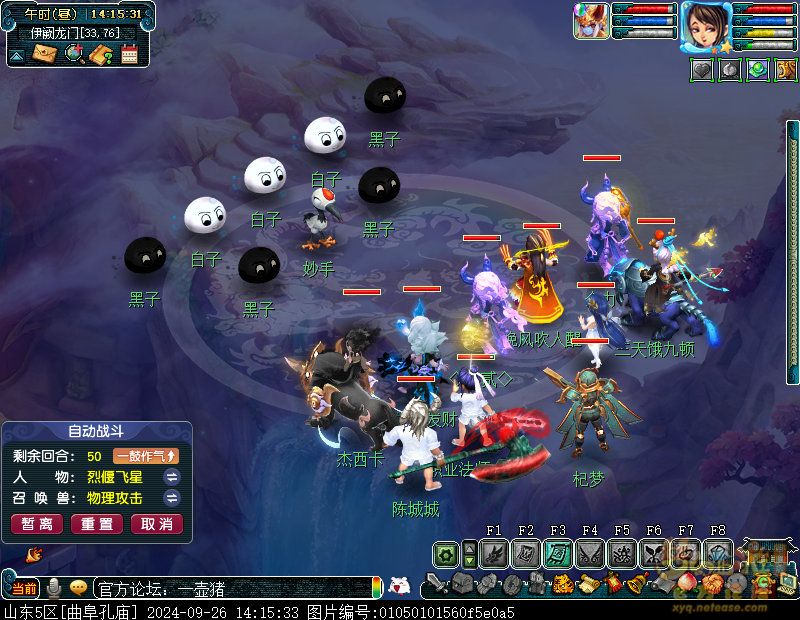Click the chat input box
This screenshot has height=620, width=800.
[230, 588]
